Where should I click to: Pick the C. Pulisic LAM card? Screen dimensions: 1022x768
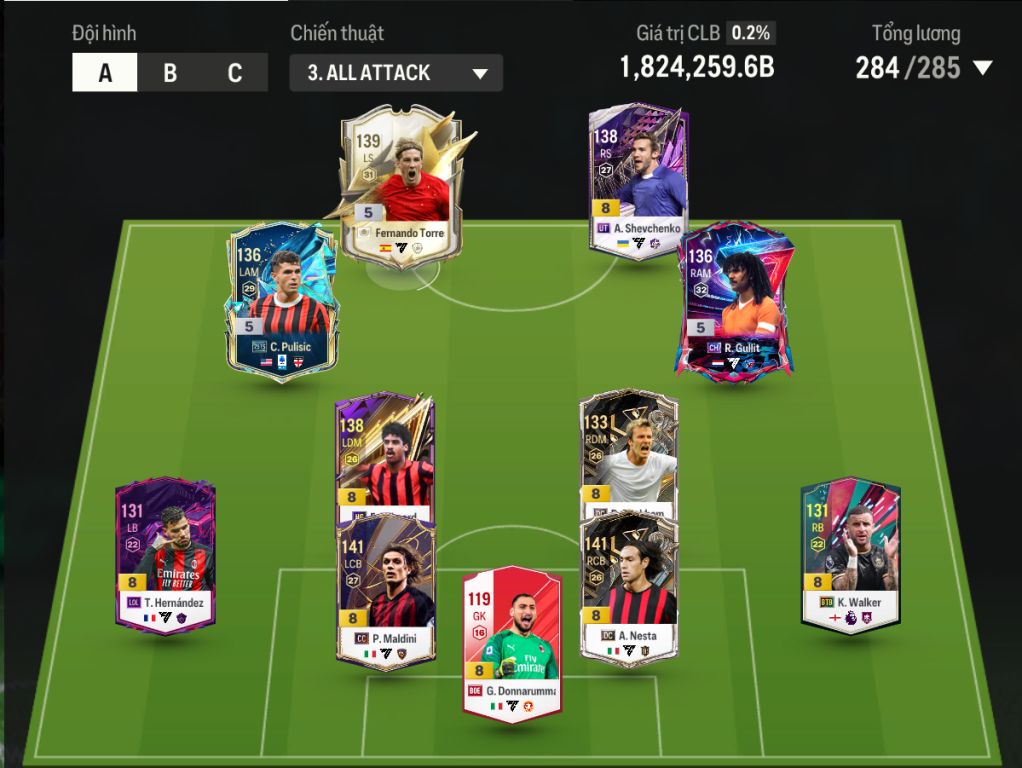coord(283,299)
